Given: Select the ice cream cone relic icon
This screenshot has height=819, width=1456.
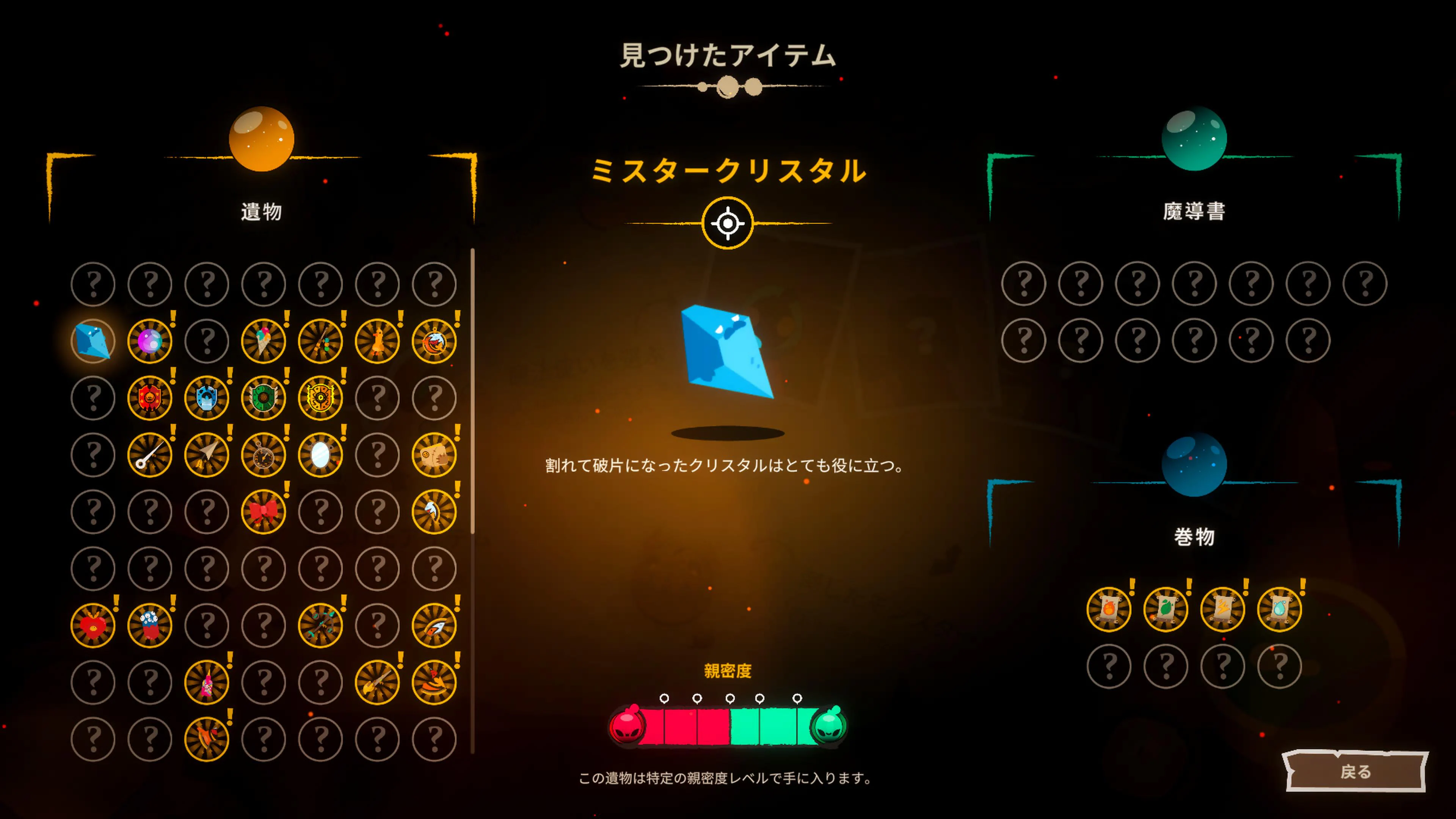Looking at the screenshot, I should coord(264,341).
